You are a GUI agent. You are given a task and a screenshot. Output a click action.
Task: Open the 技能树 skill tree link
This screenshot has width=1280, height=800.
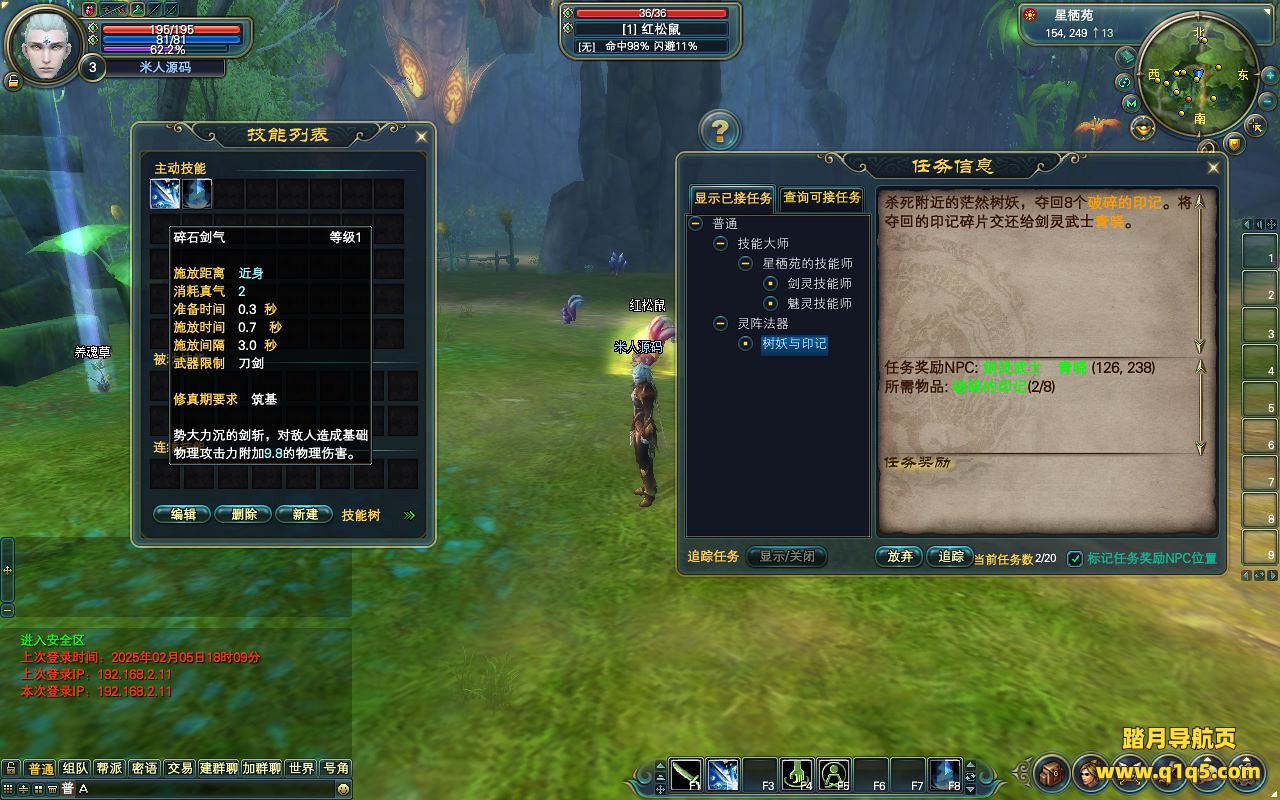click(x=361, y=515)
